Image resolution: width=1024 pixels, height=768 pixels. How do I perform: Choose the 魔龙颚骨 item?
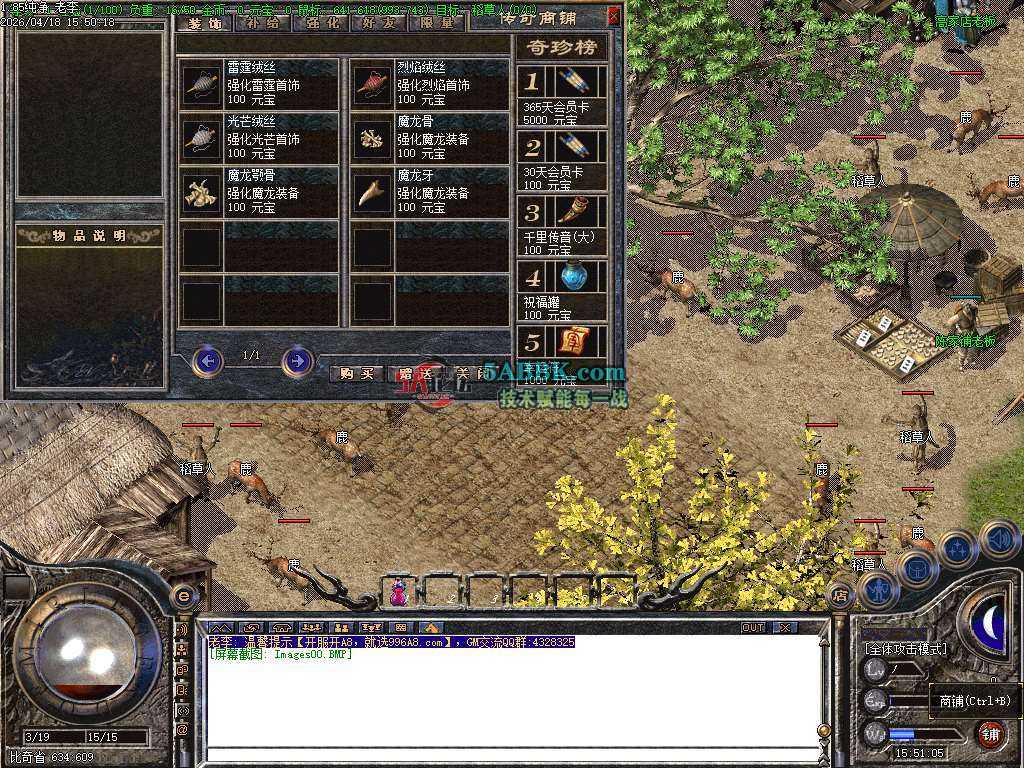(x=258, y=192)
